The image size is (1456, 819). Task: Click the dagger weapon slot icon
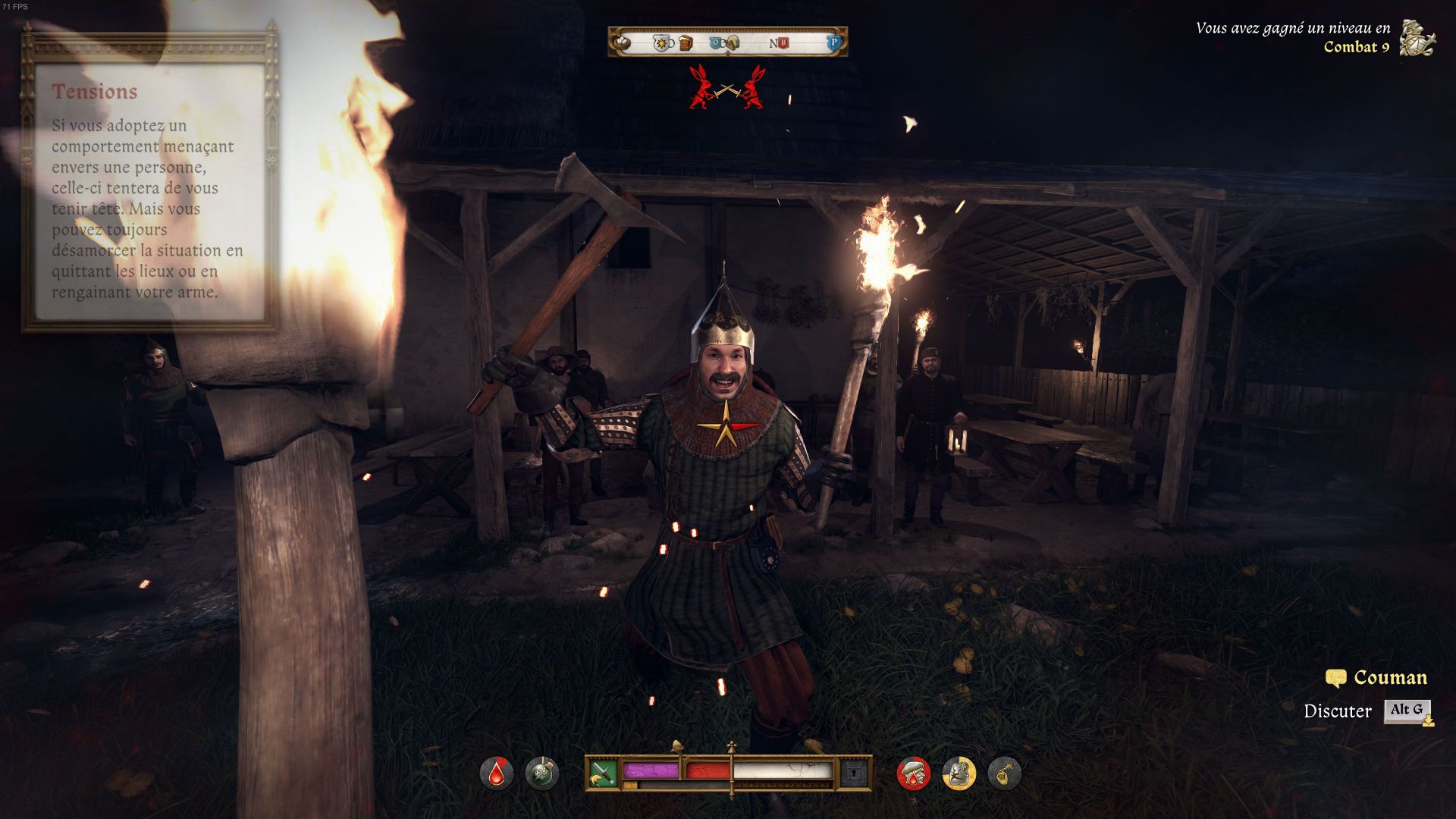click(x=603, y=773)
